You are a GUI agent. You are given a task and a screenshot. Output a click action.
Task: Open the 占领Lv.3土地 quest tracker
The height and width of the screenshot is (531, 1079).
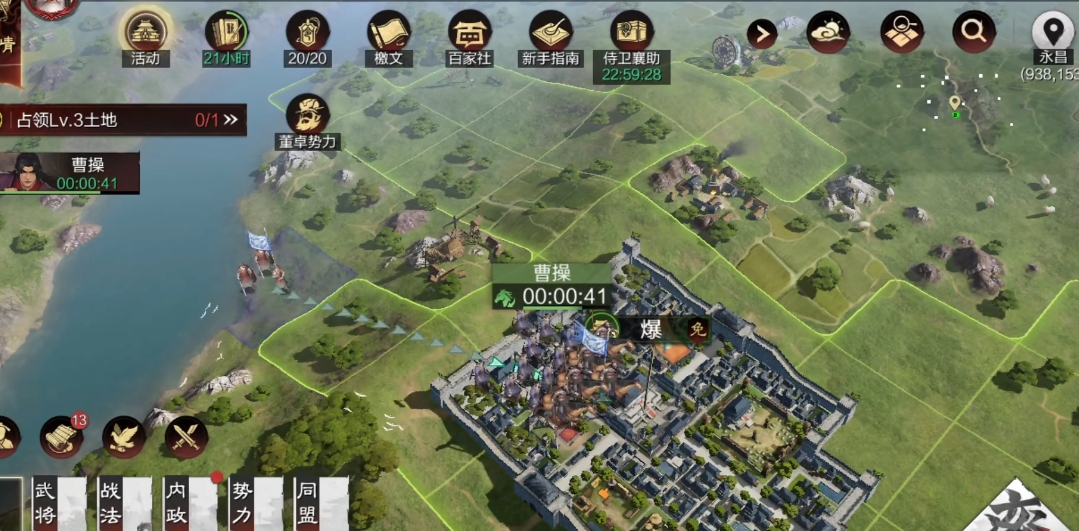pyautogui.click(x=122, y=120)
